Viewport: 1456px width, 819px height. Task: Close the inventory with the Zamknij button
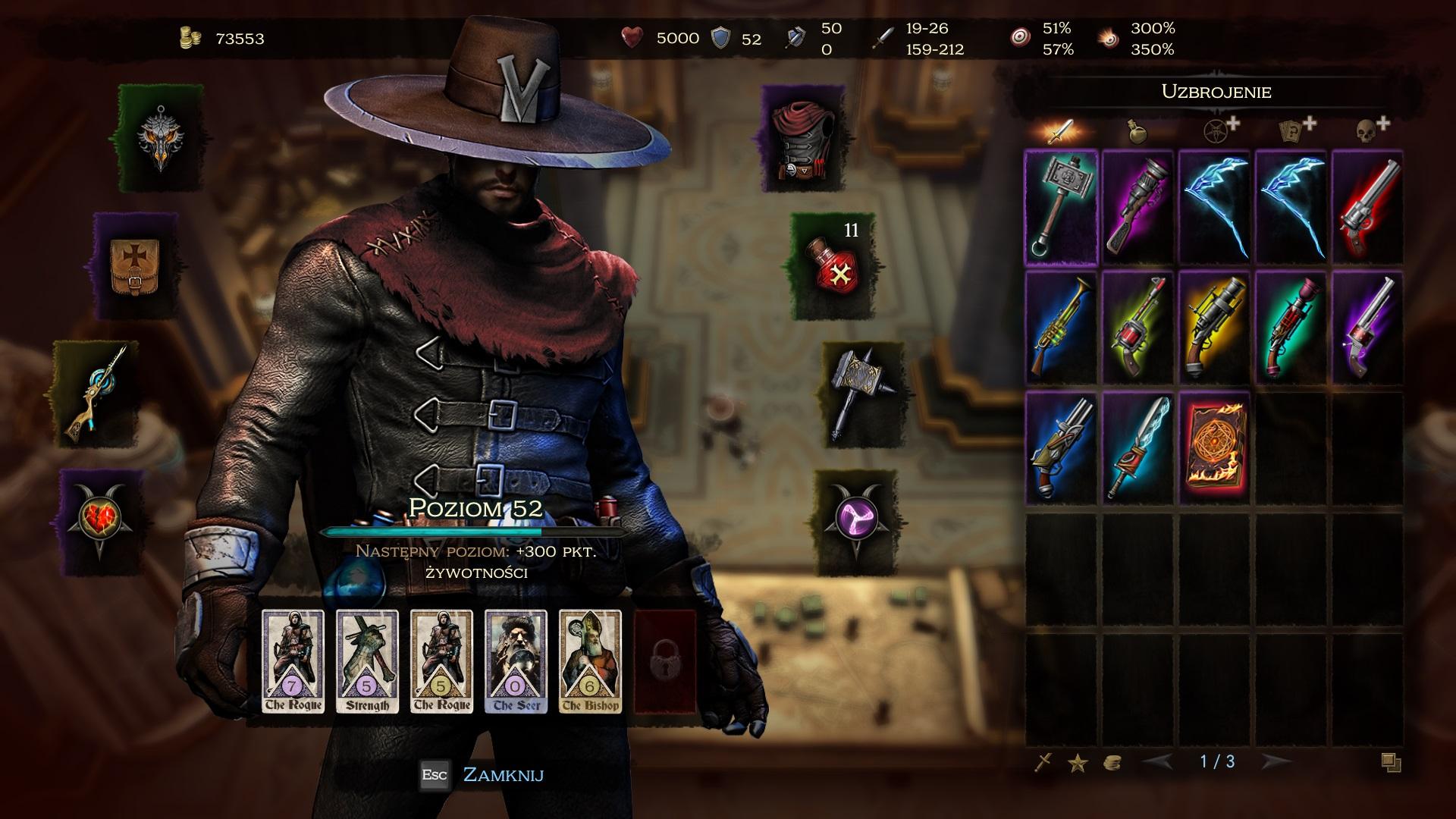coord(502,774)
